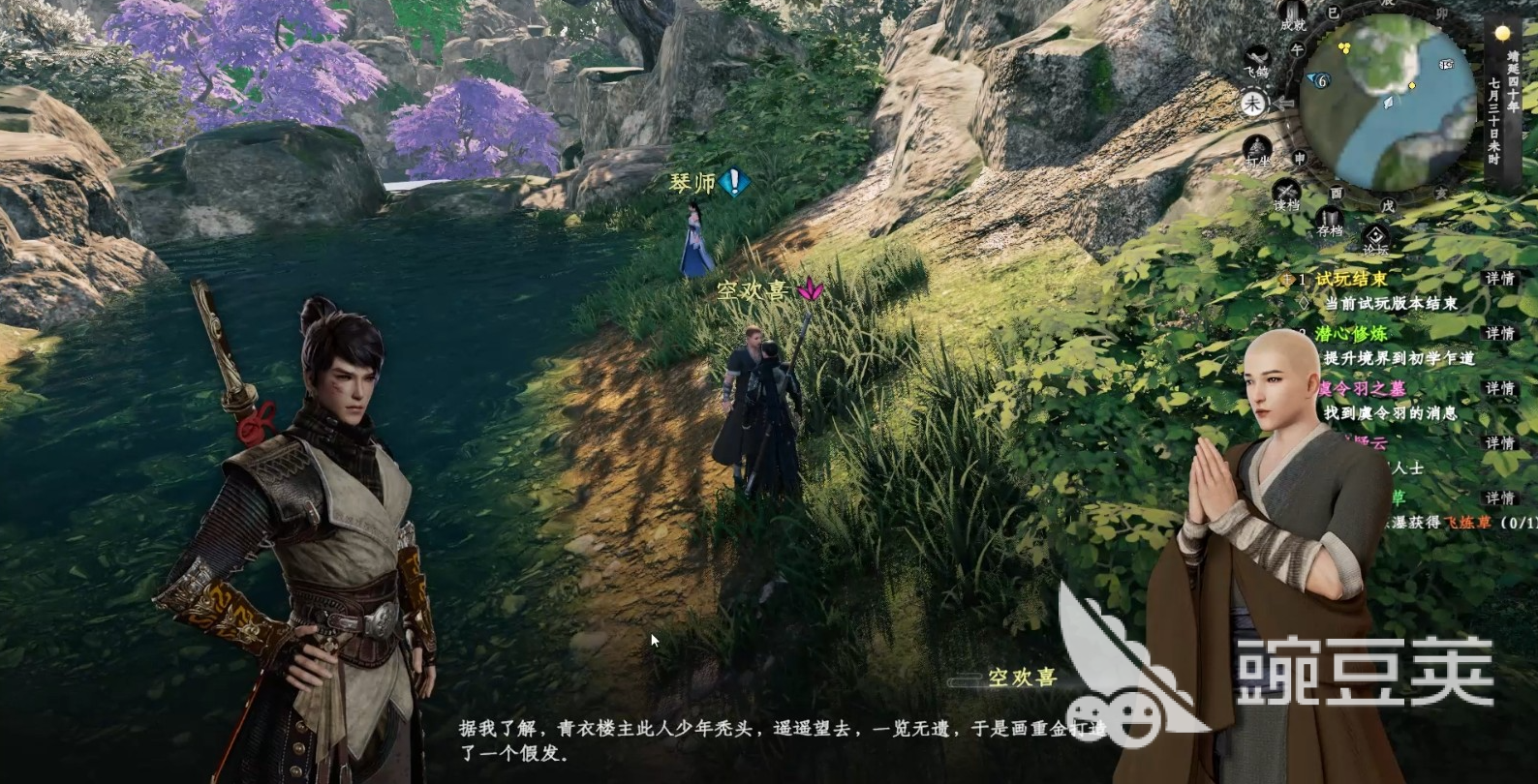Select the 未 time-of-day dial marker

[1253, 103]
